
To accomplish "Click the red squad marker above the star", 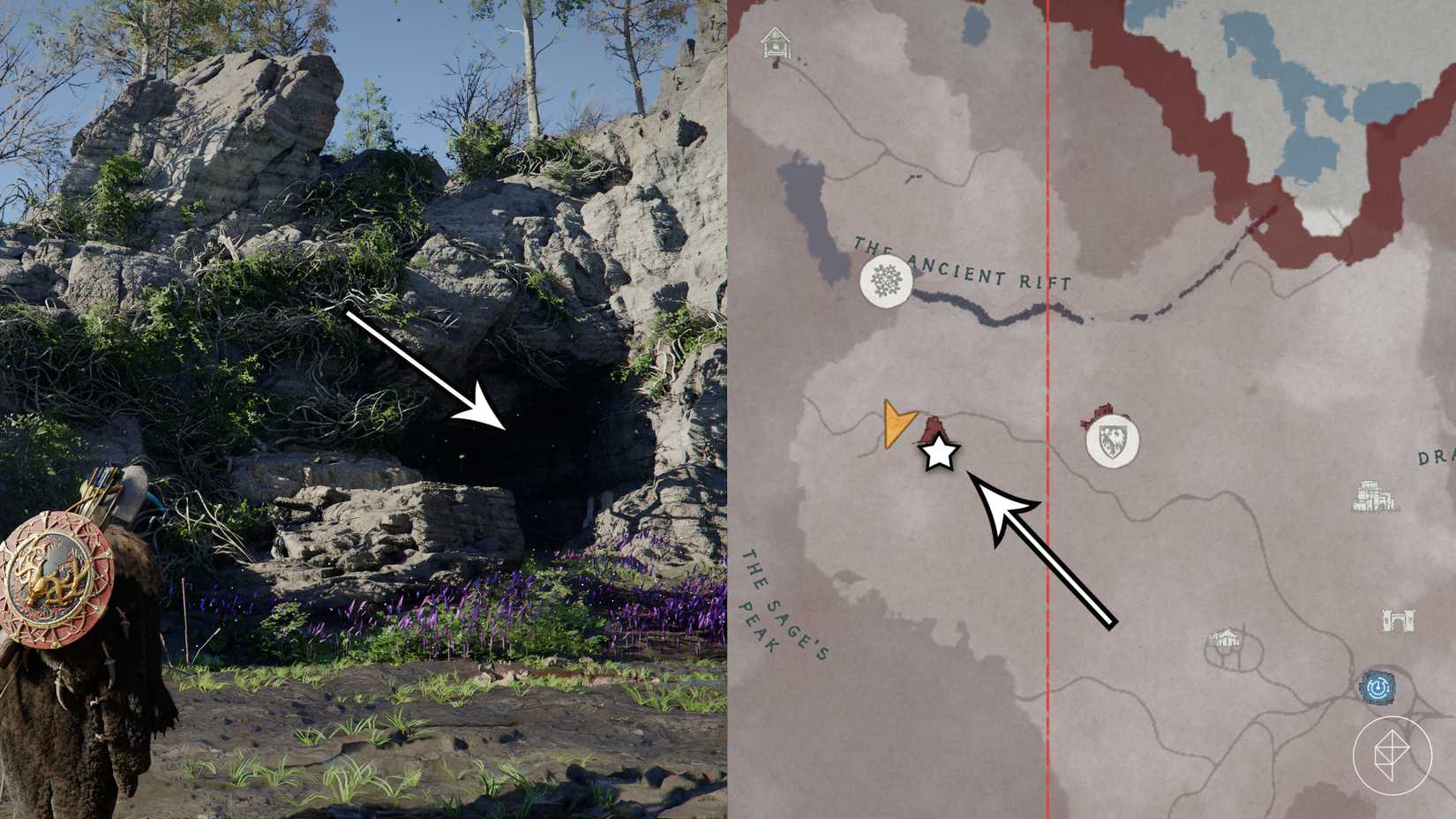I will 931,426.
